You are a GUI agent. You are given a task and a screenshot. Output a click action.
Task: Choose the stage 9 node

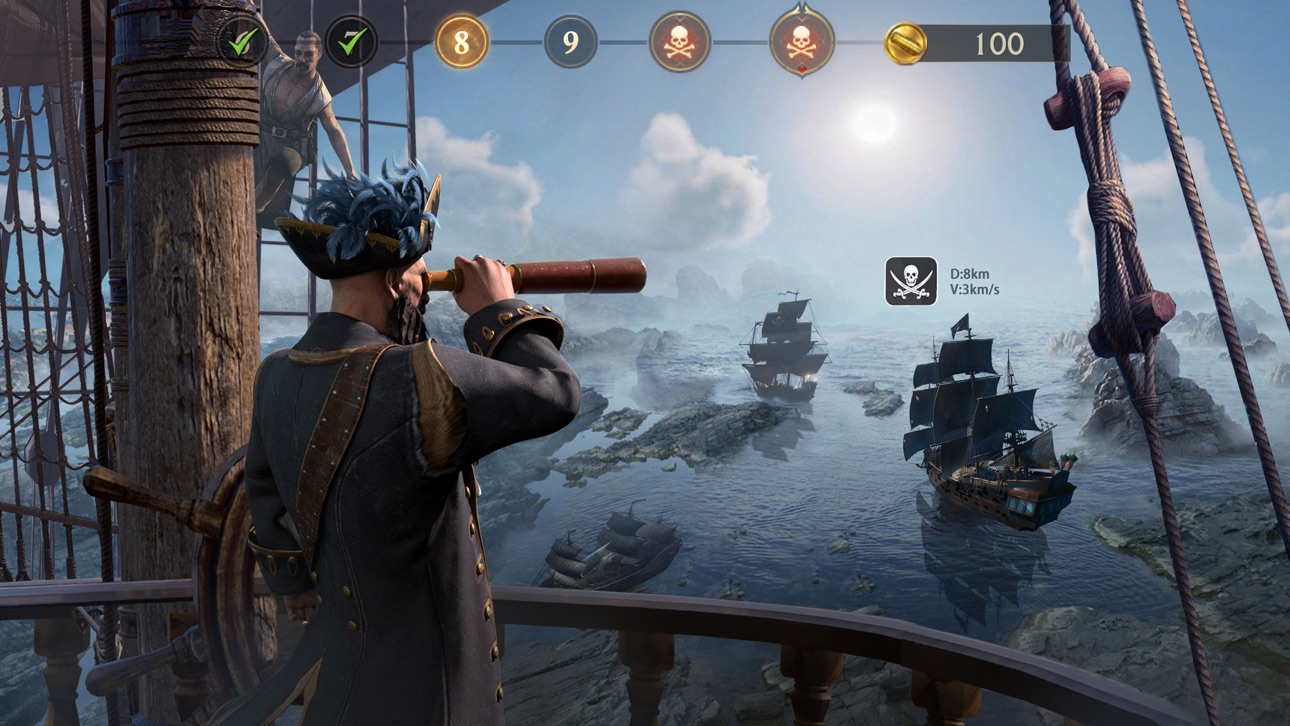point(570,43)
